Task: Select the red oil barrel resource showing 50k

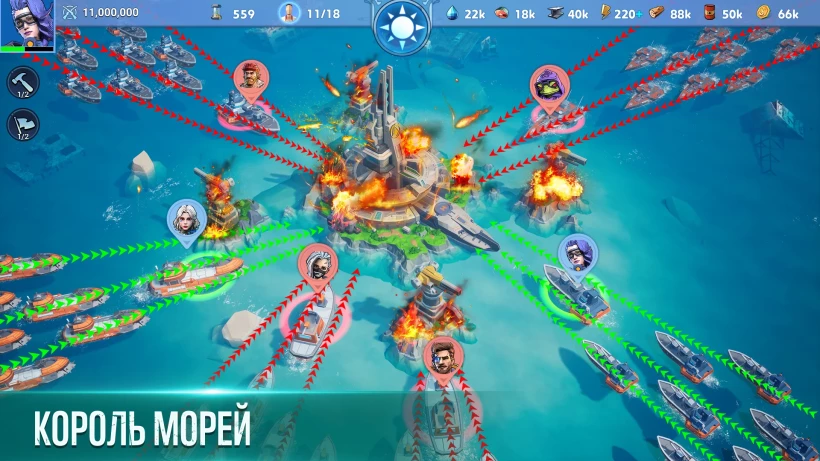Action: (x=722, y=13)
